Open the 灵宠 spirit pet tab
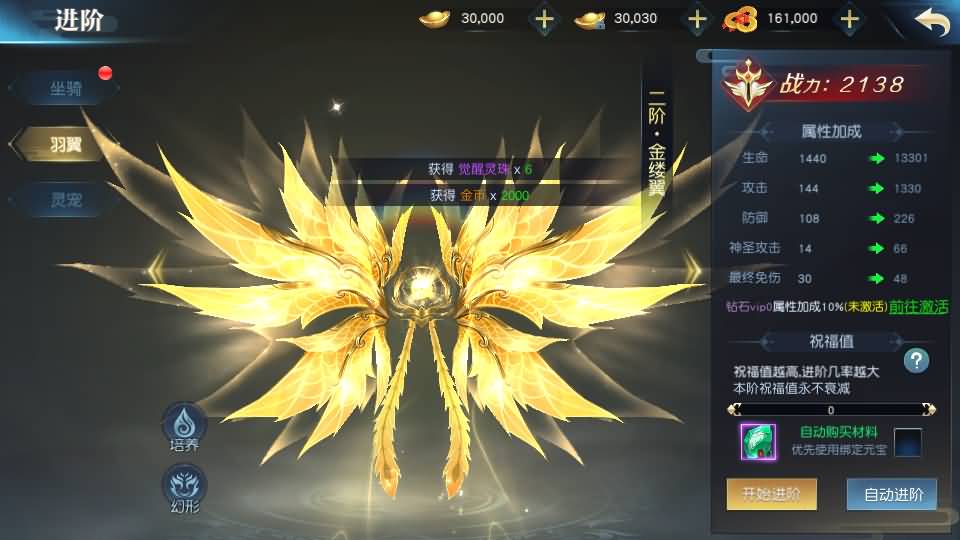This screenshot has height=540, width=960. [x=66, y=200]
